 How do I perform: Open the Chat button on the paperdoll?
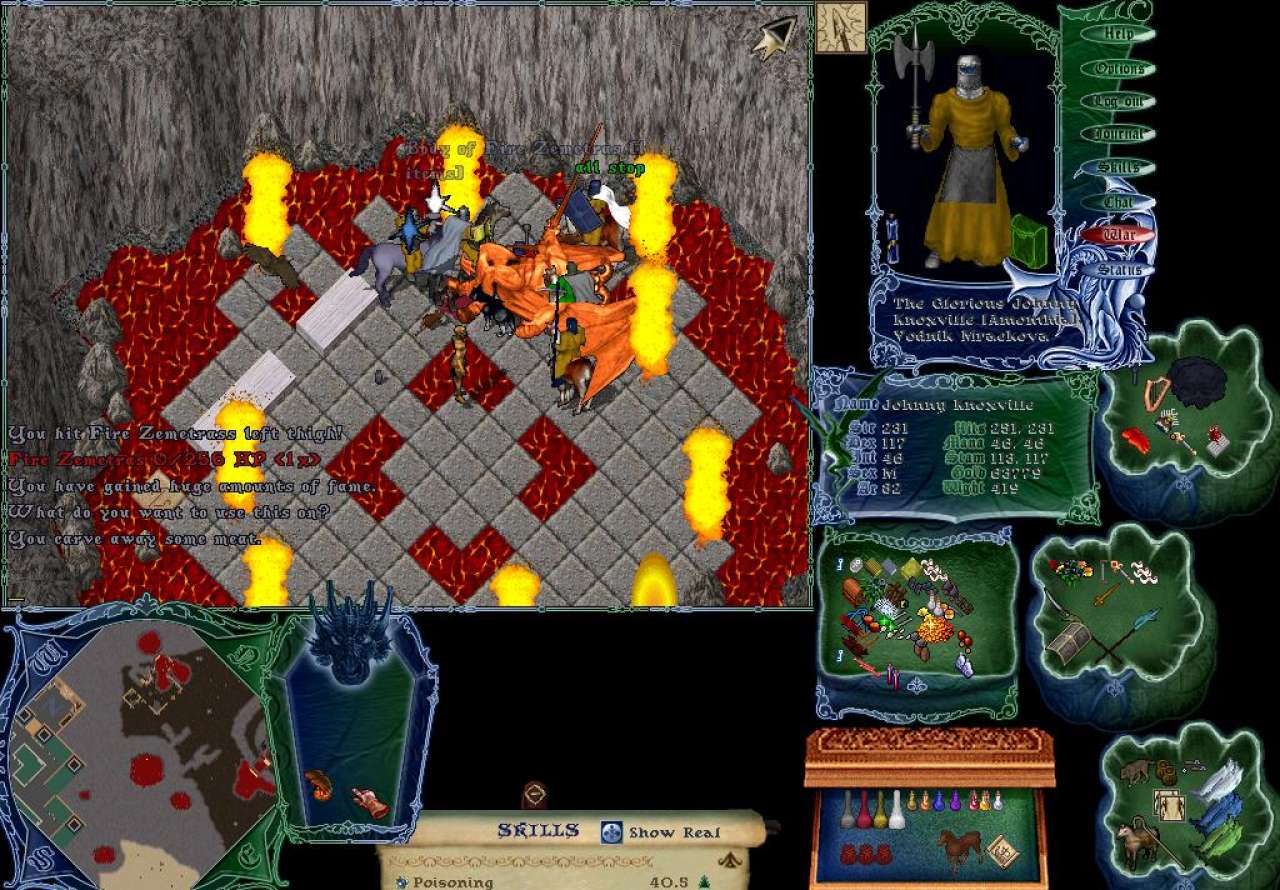click(1115, 202)
